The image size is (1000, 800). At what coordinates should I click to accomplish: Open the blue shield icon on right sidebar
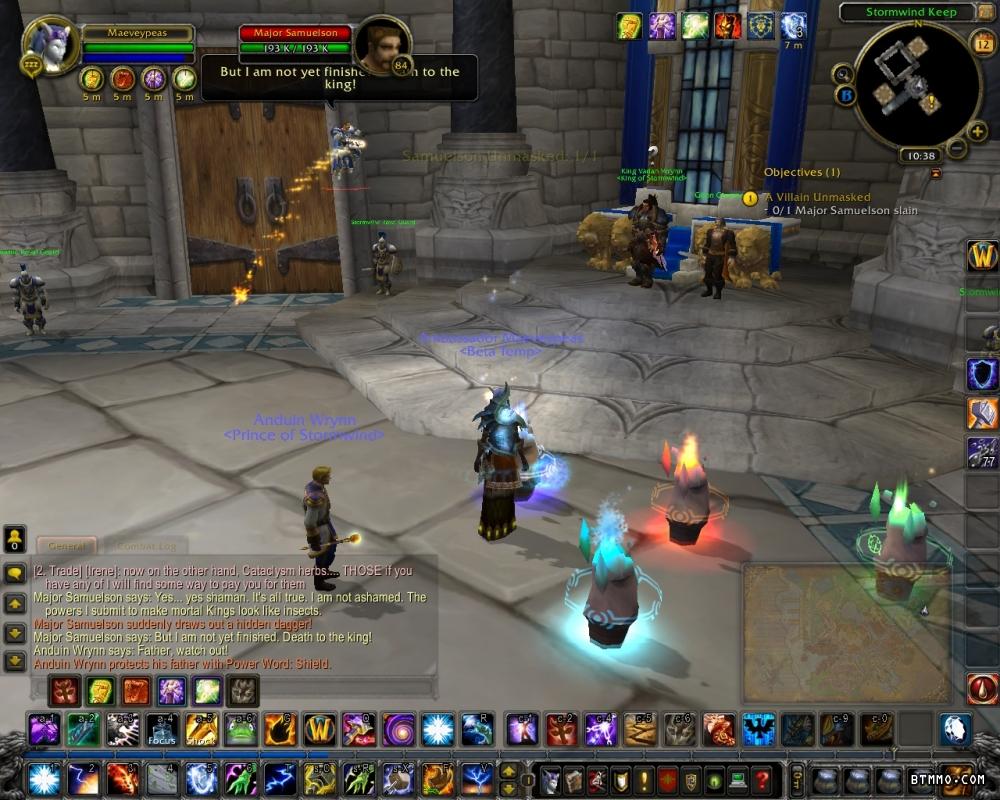pos(981,374)
